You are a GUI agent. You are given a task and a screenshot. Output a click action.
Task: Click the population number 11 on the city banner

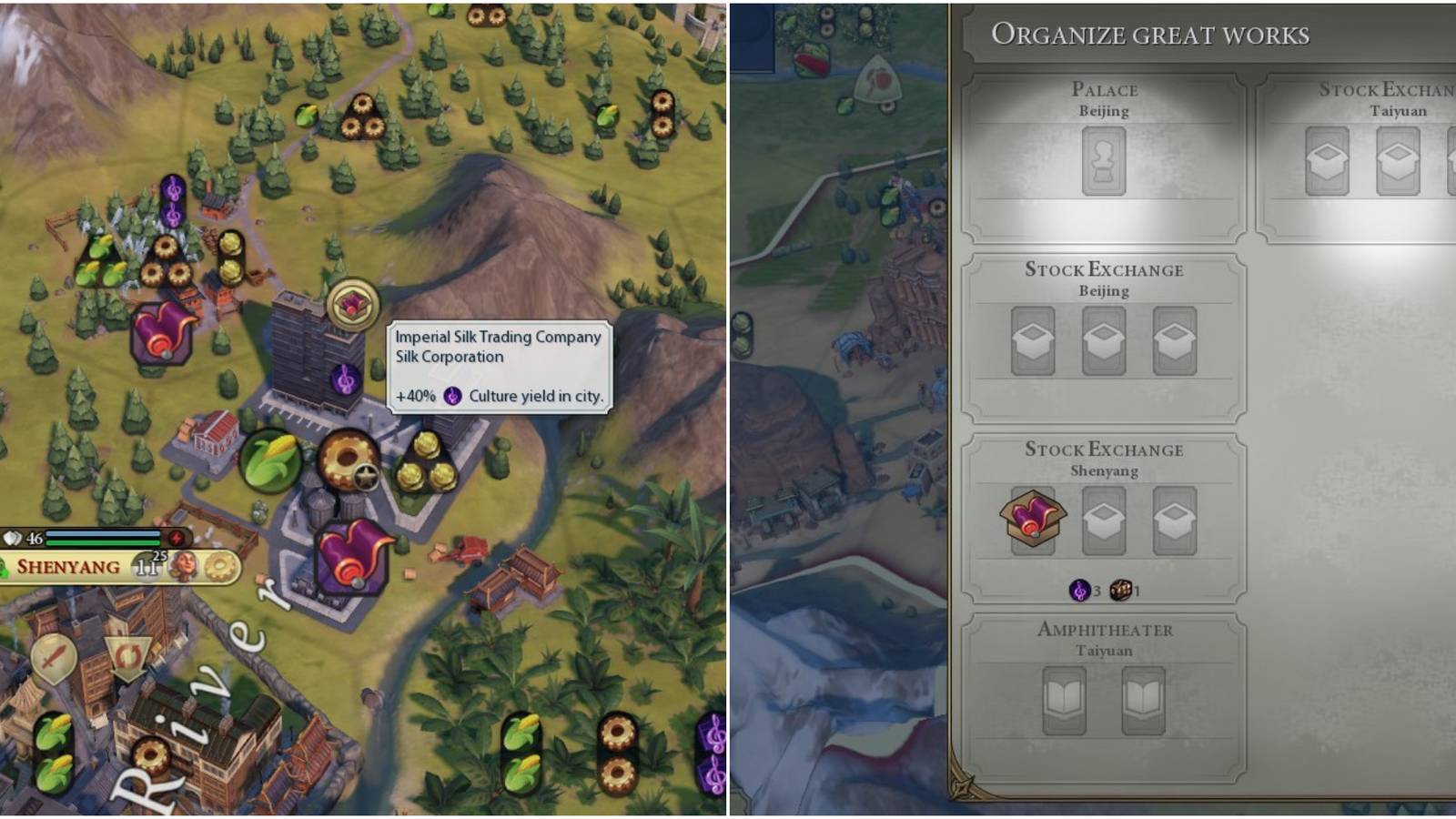pos(146,568)
